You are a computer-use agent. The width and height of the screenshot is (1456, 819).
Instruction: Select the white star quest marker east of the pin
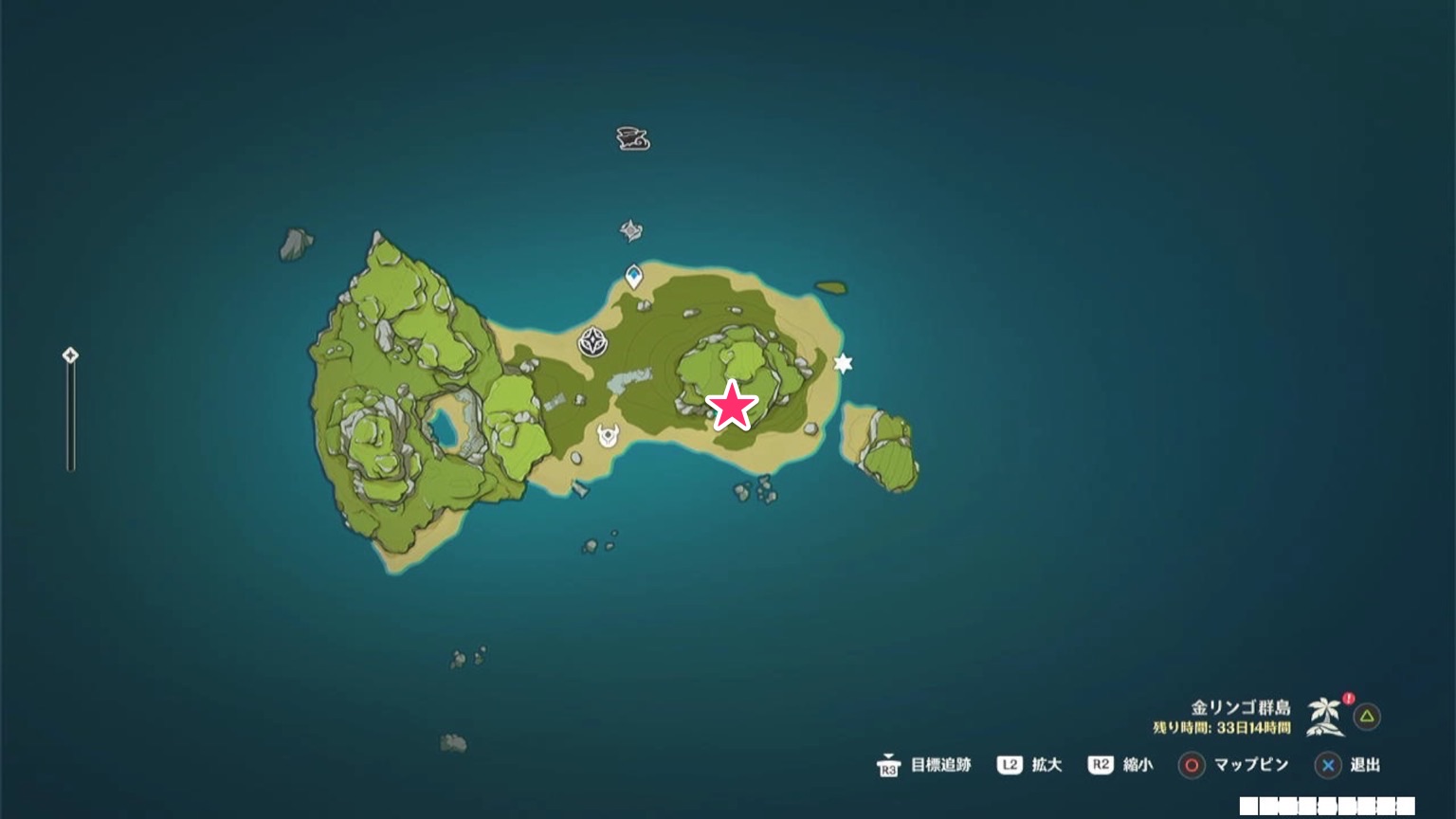tap(843, 364)
